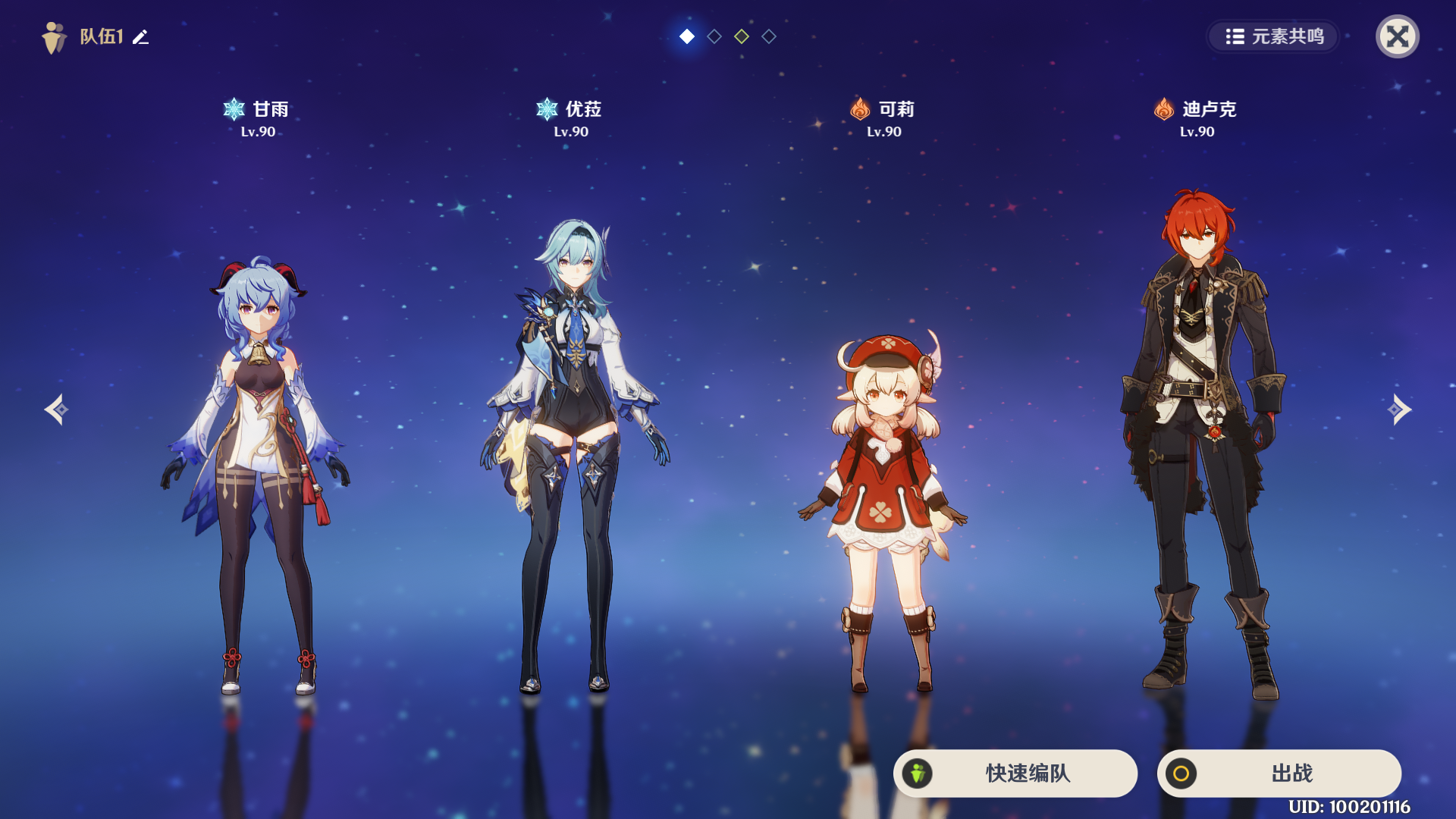The image size is (1456, 819).
Task: Select the 优菈 character slot
Action: 573,455
